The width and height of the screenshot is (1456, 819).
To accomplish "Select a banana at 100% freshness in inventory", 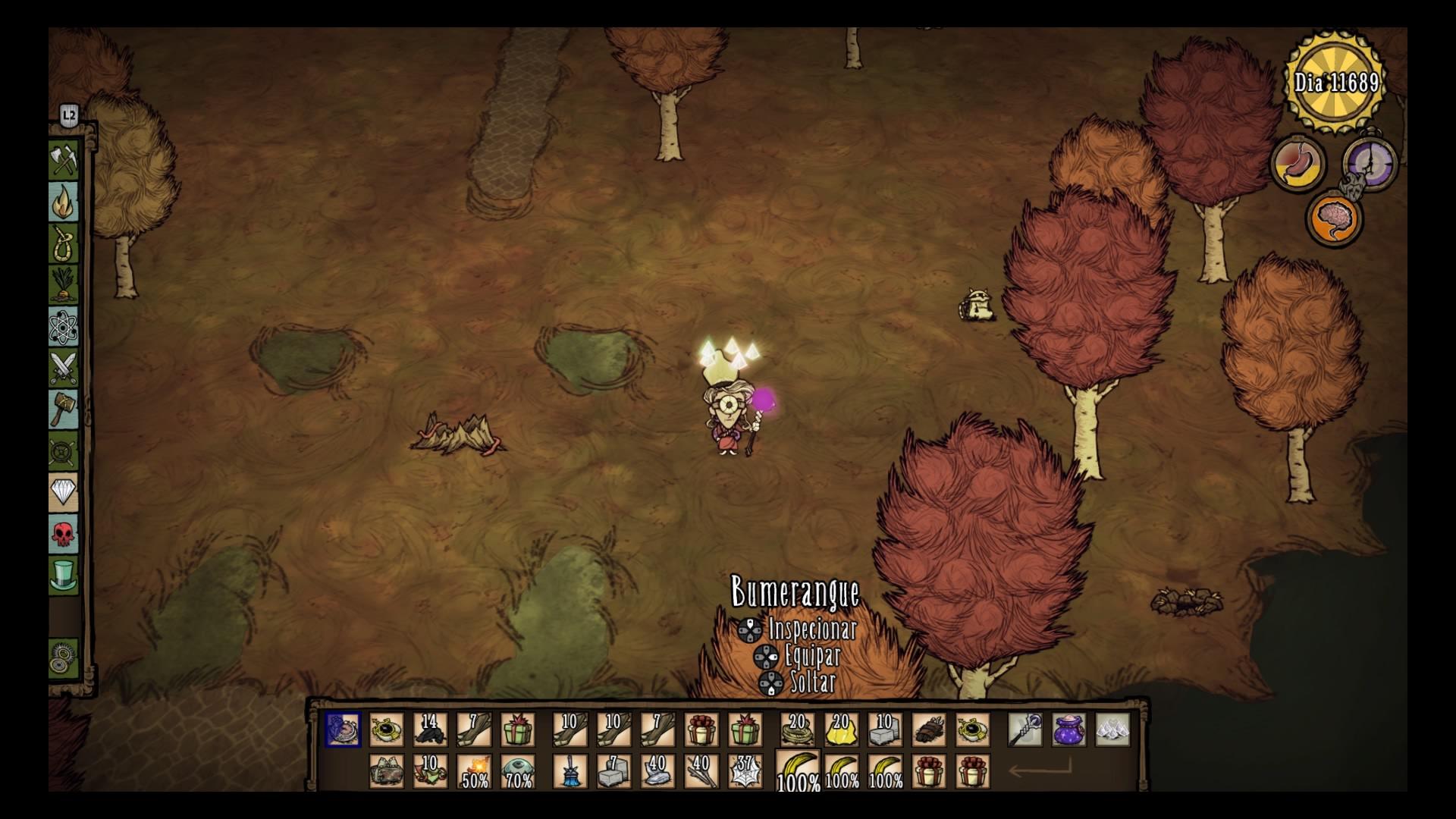I will coord(796,770).
